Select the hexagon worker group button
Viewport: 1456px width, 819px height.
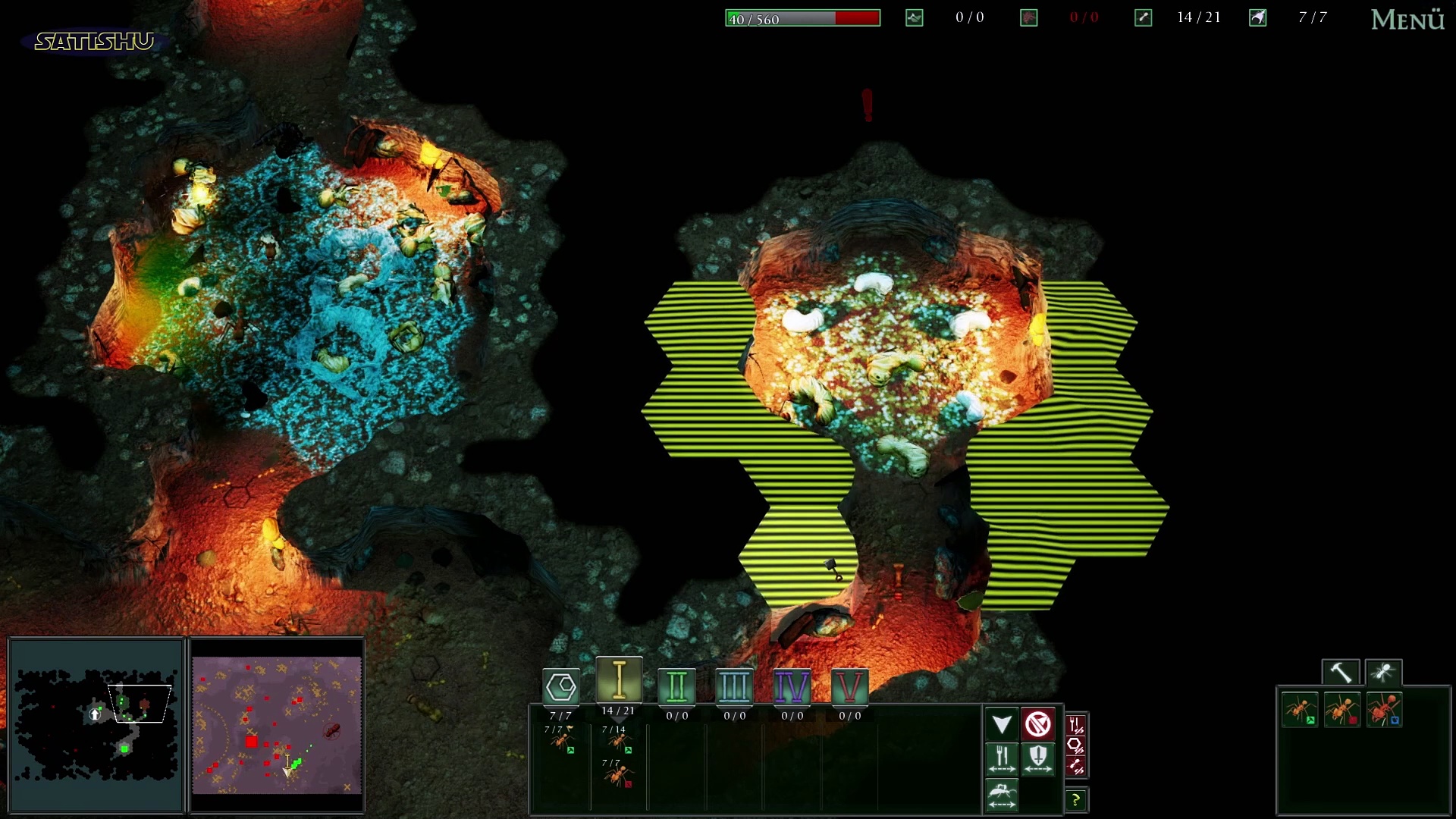561,687
